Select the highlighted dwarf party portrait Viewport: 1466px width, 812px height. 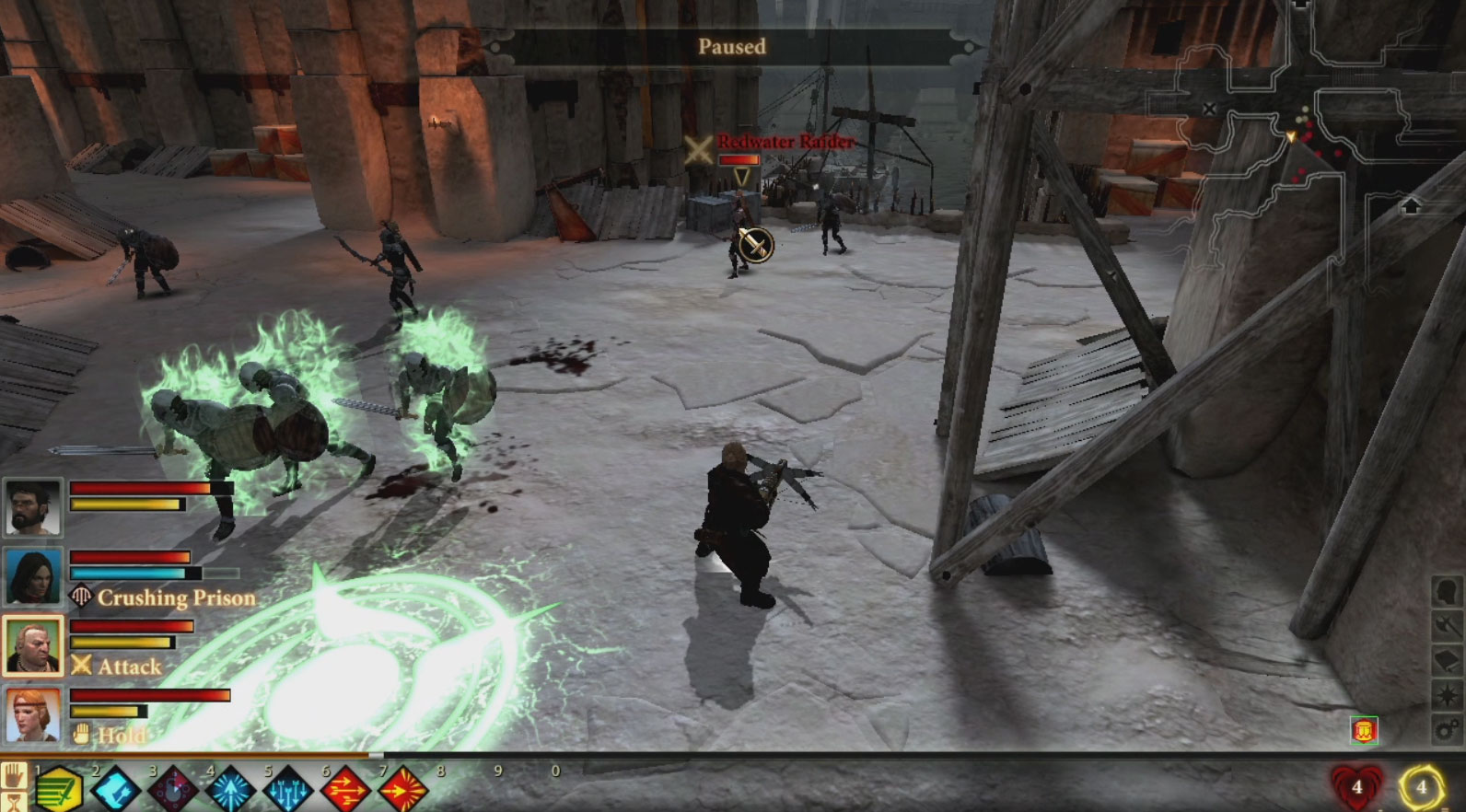click(32, 645)
